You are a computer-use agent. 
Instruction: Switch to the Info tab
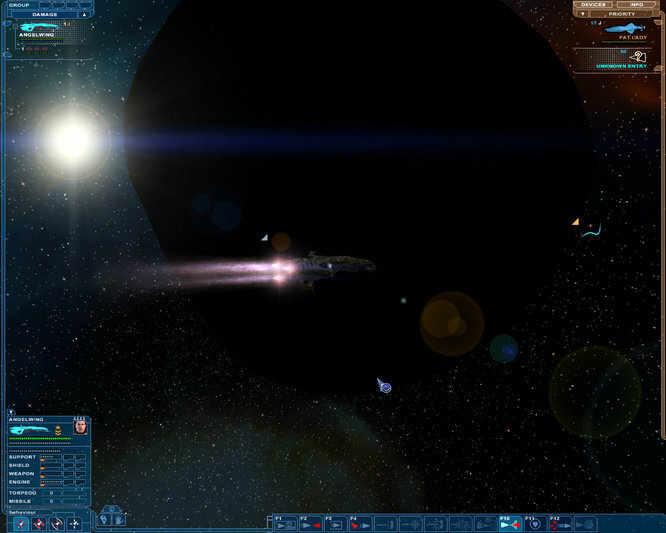click(637, 5)
